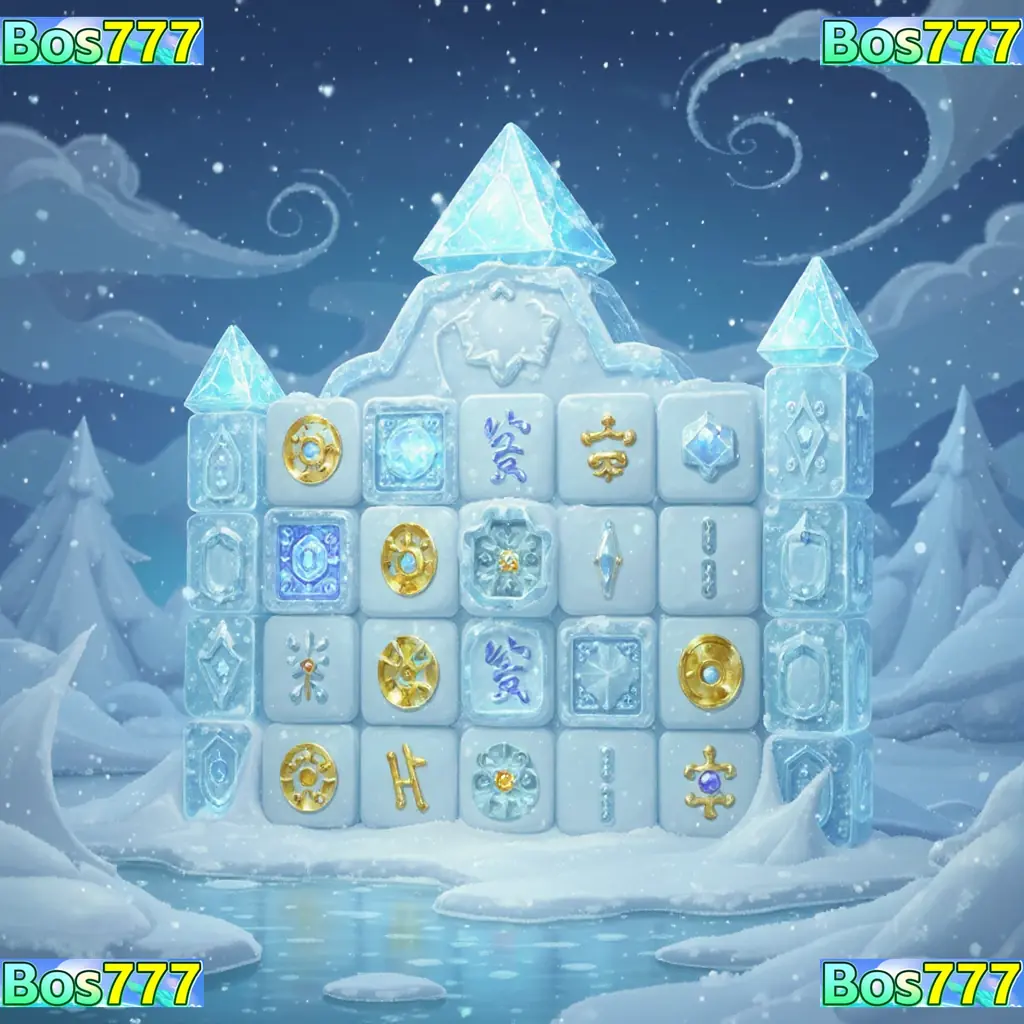Image resolution: width=1024 pixels, height=1024 pixels.
Task: Choose the small snowflake cross tile
Action: point(309,667)
